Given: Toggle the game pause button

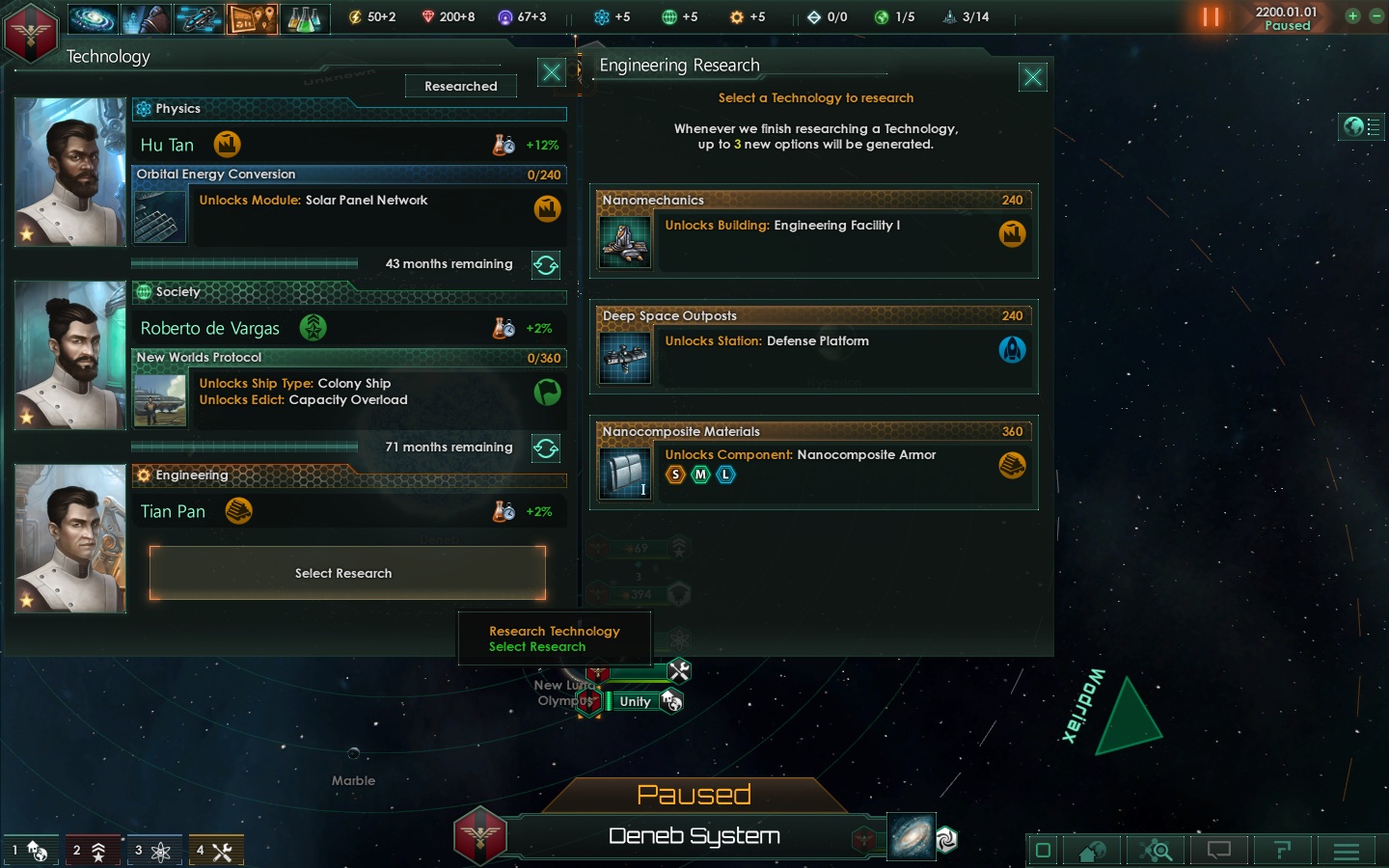Looking at the screenshot, I should tap(1211, 17).
